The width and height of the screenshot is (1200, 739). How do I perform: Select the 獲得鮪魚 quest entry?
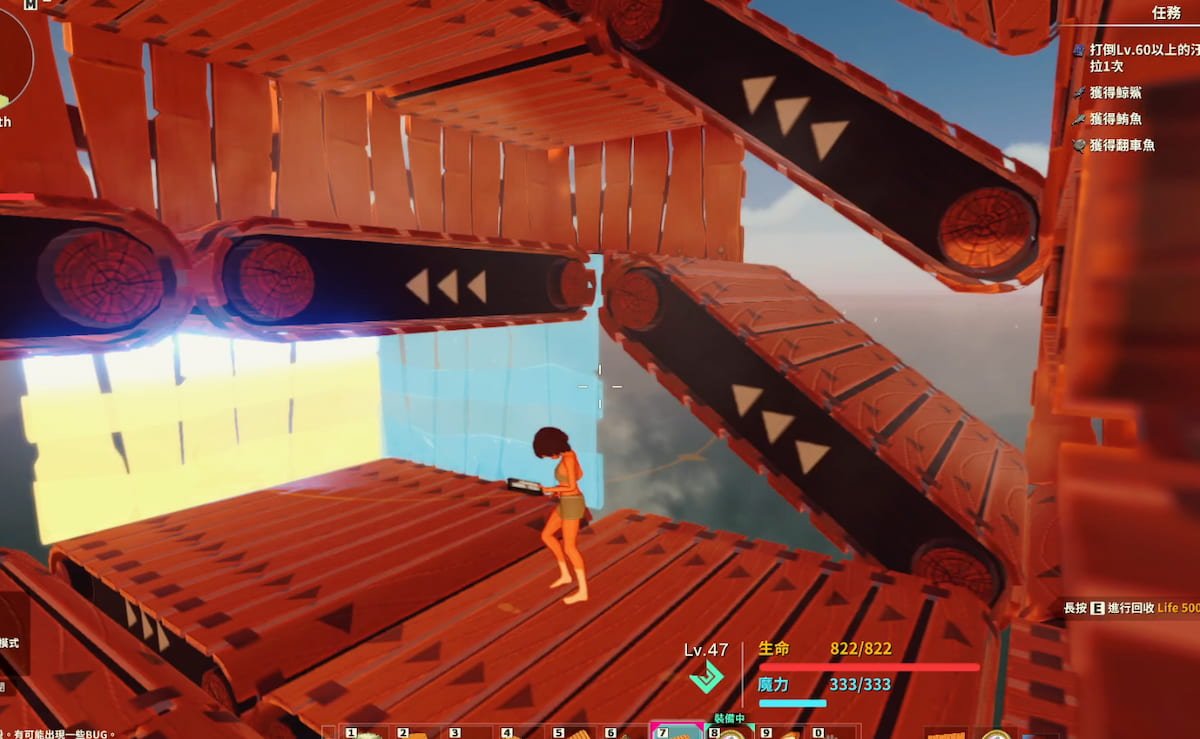point(1116,119)
